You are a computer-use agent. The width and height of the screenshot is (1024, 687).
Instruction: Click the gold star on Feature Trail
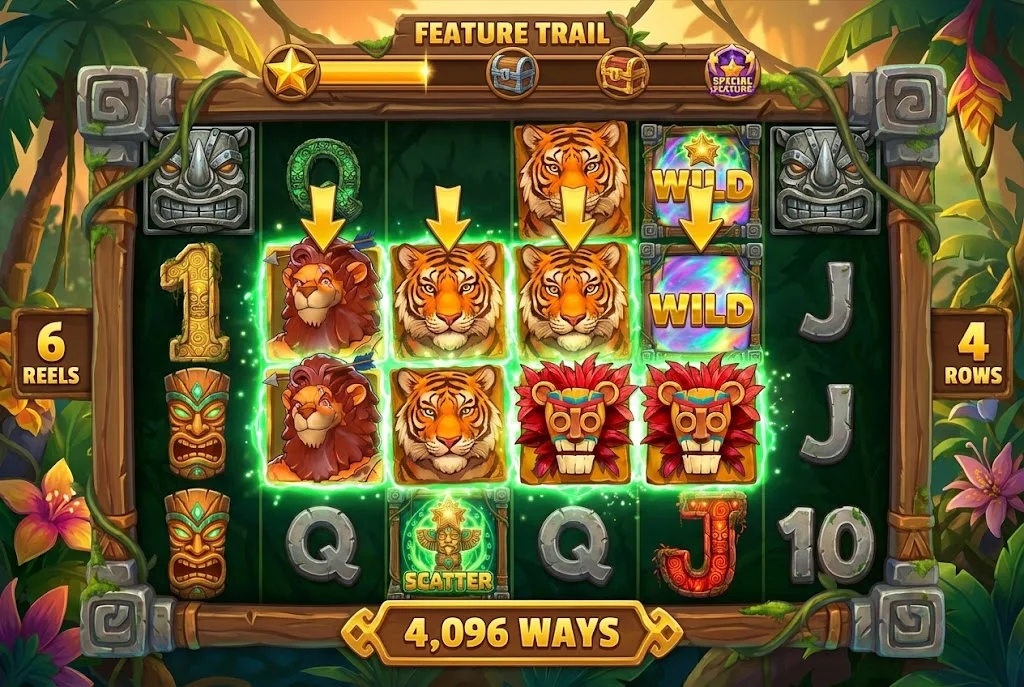pos(291,73)
